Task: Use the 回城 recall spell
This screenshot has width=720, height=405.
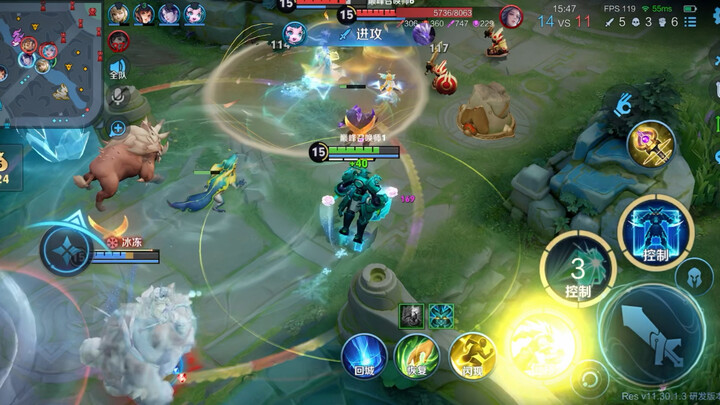Action: (x=363, y=357)
